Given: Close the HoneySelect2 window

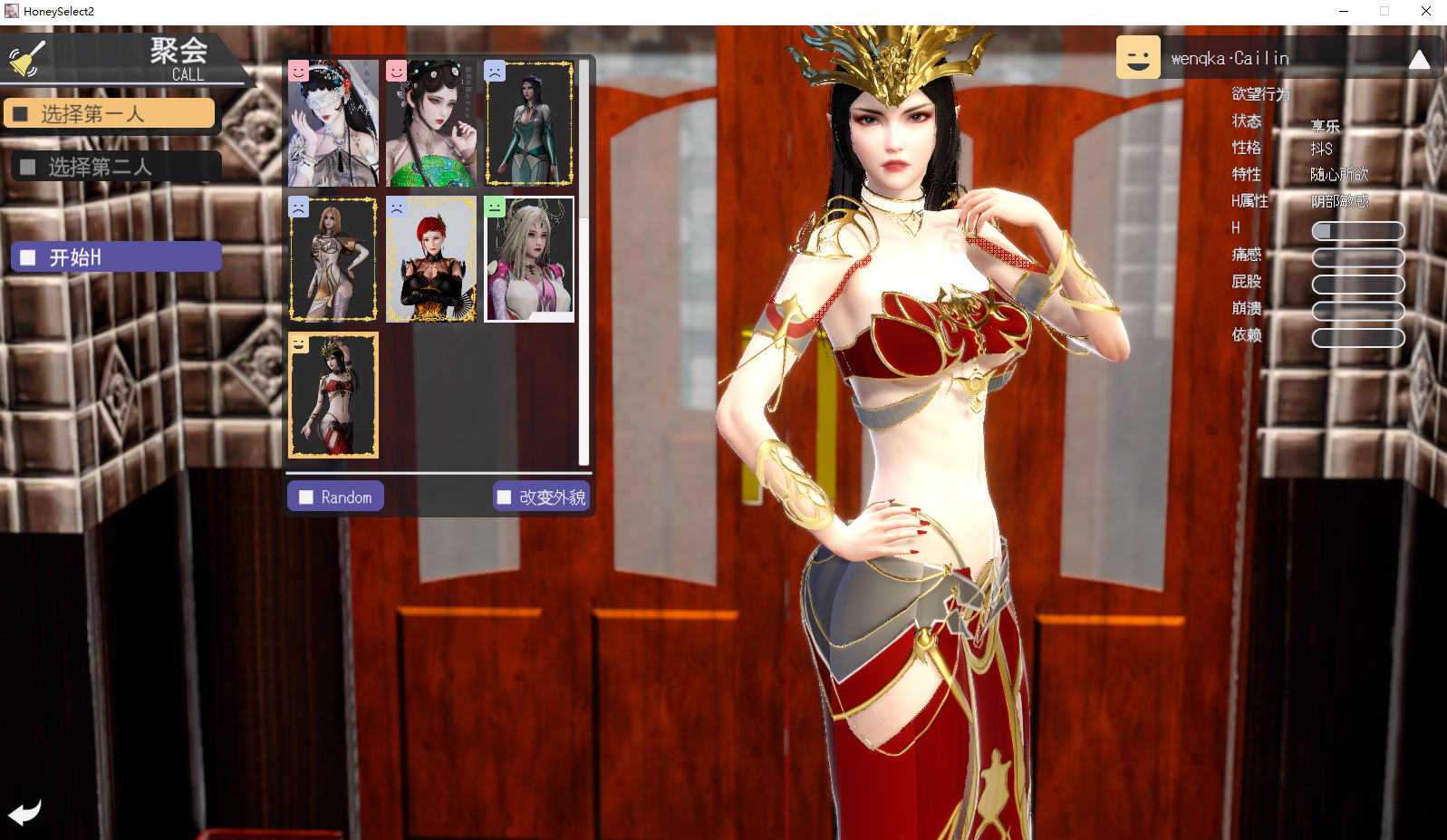Looking at the screenshot, I should [1426, 11].
